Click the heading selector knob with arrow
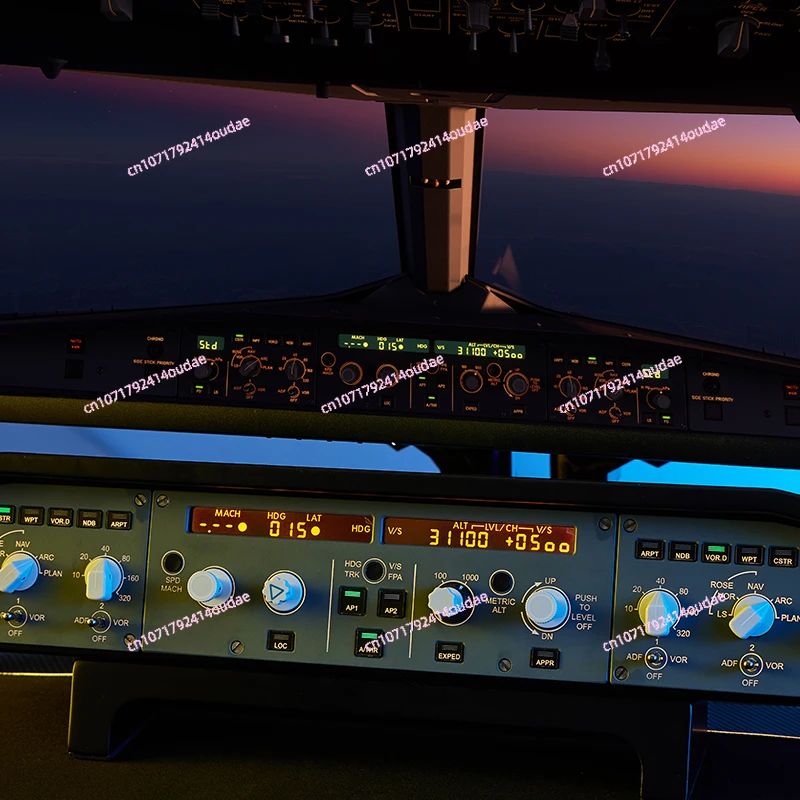This screenshot has height=800, width=800. (284, 592)
